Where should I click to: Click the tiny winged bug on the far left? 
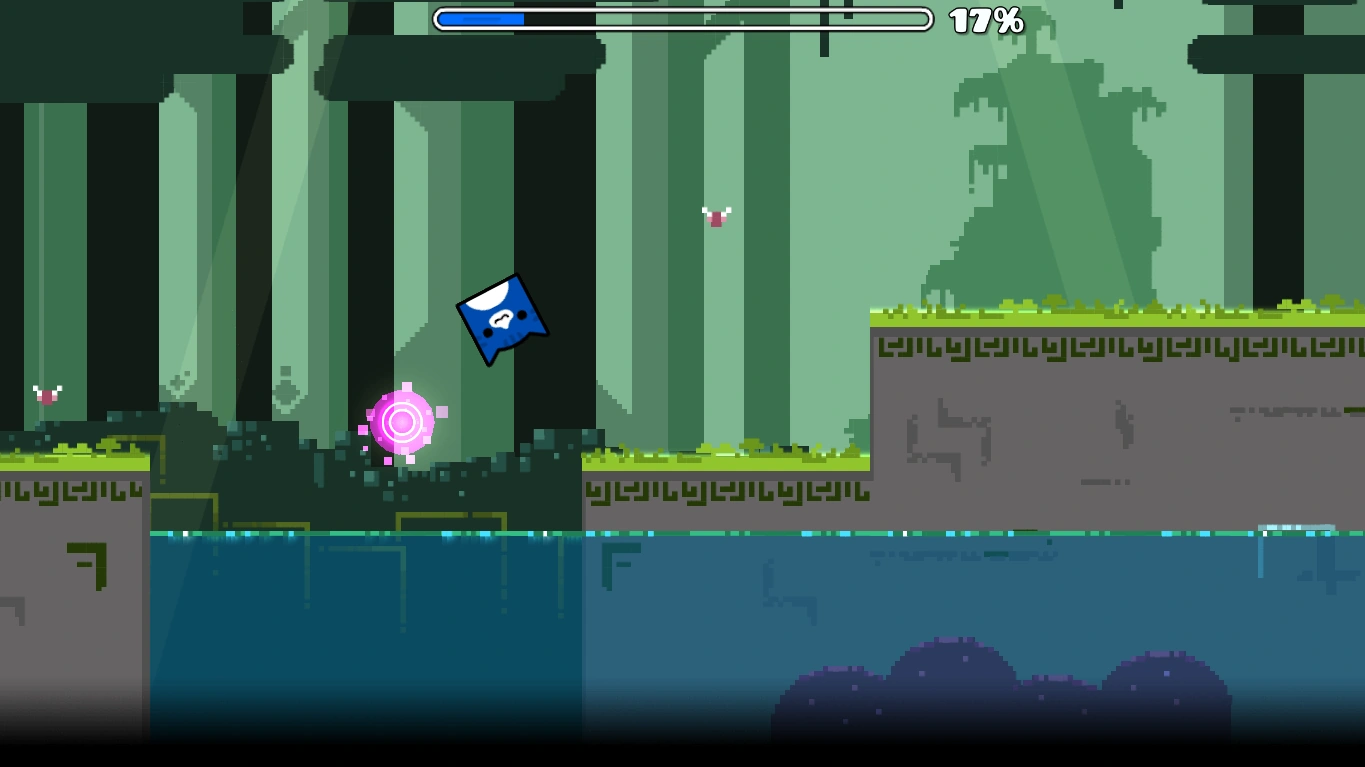tap(45, 394)
